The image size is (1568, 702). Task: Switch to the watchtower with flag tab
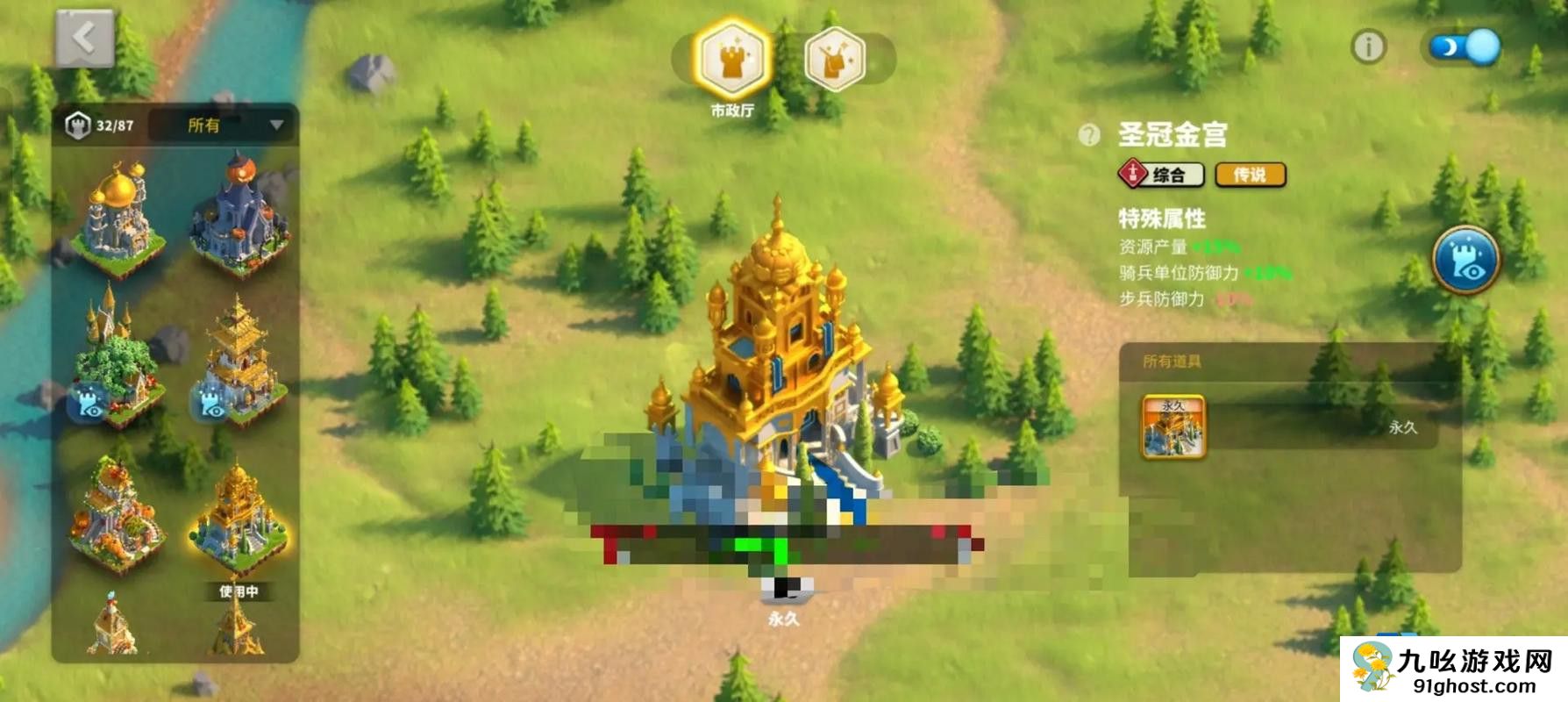835,60
